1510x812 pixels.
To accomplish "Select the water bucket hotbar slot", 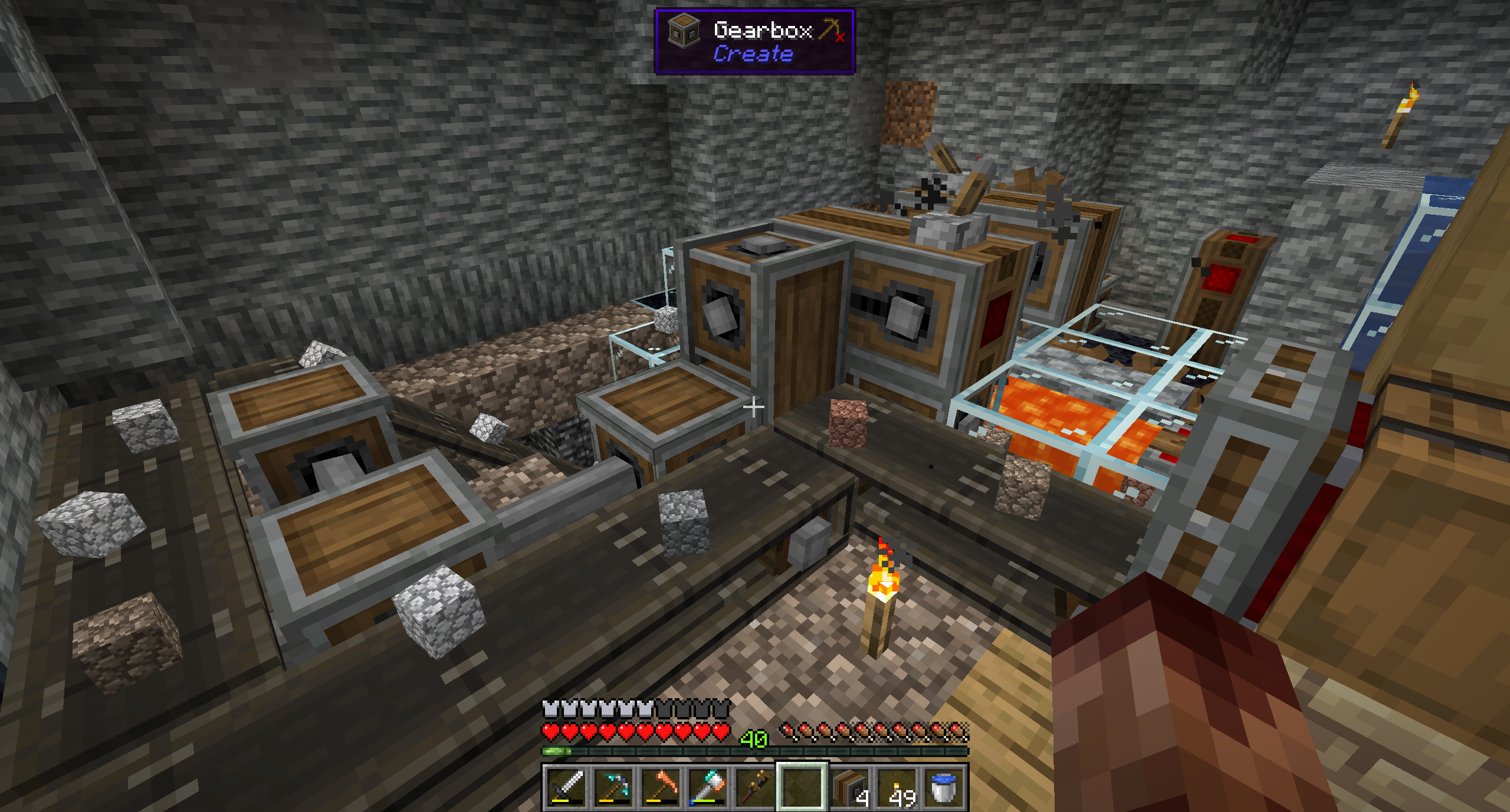I will 944,787.
